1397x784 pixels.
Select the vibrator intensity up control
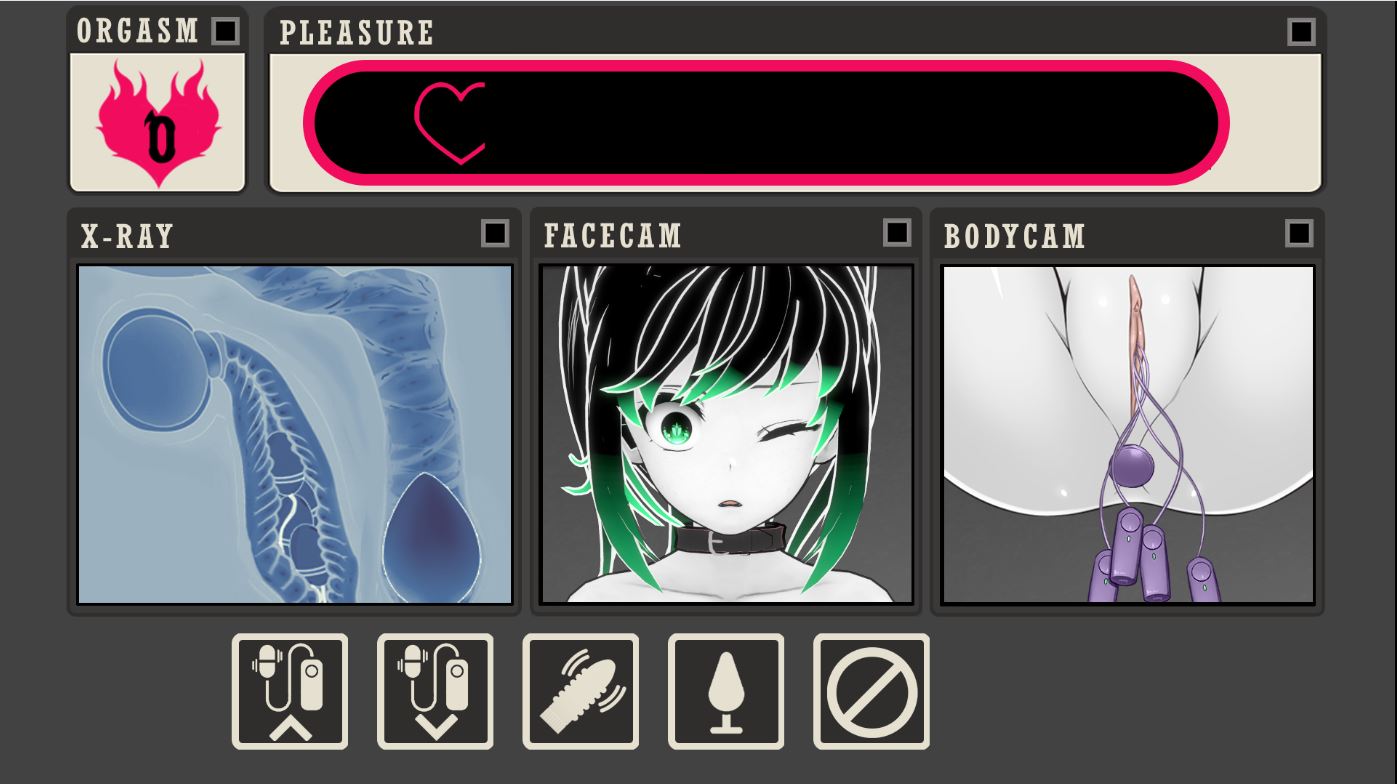click(290, 691)
